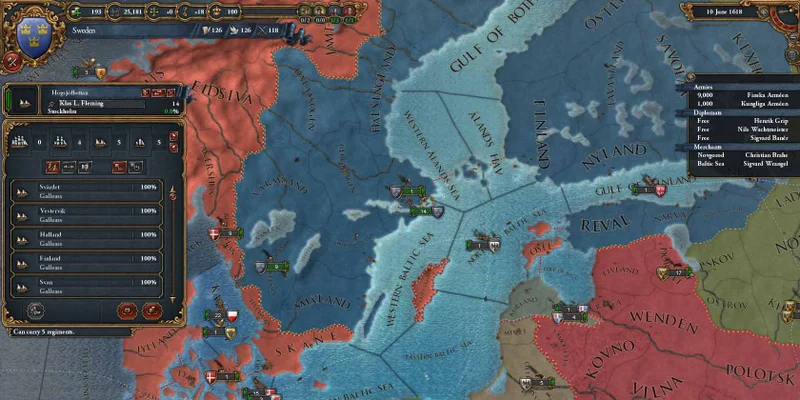Select the Finland galleass row
The height and width of the screenshot is (400, 800).
(84, 263)
